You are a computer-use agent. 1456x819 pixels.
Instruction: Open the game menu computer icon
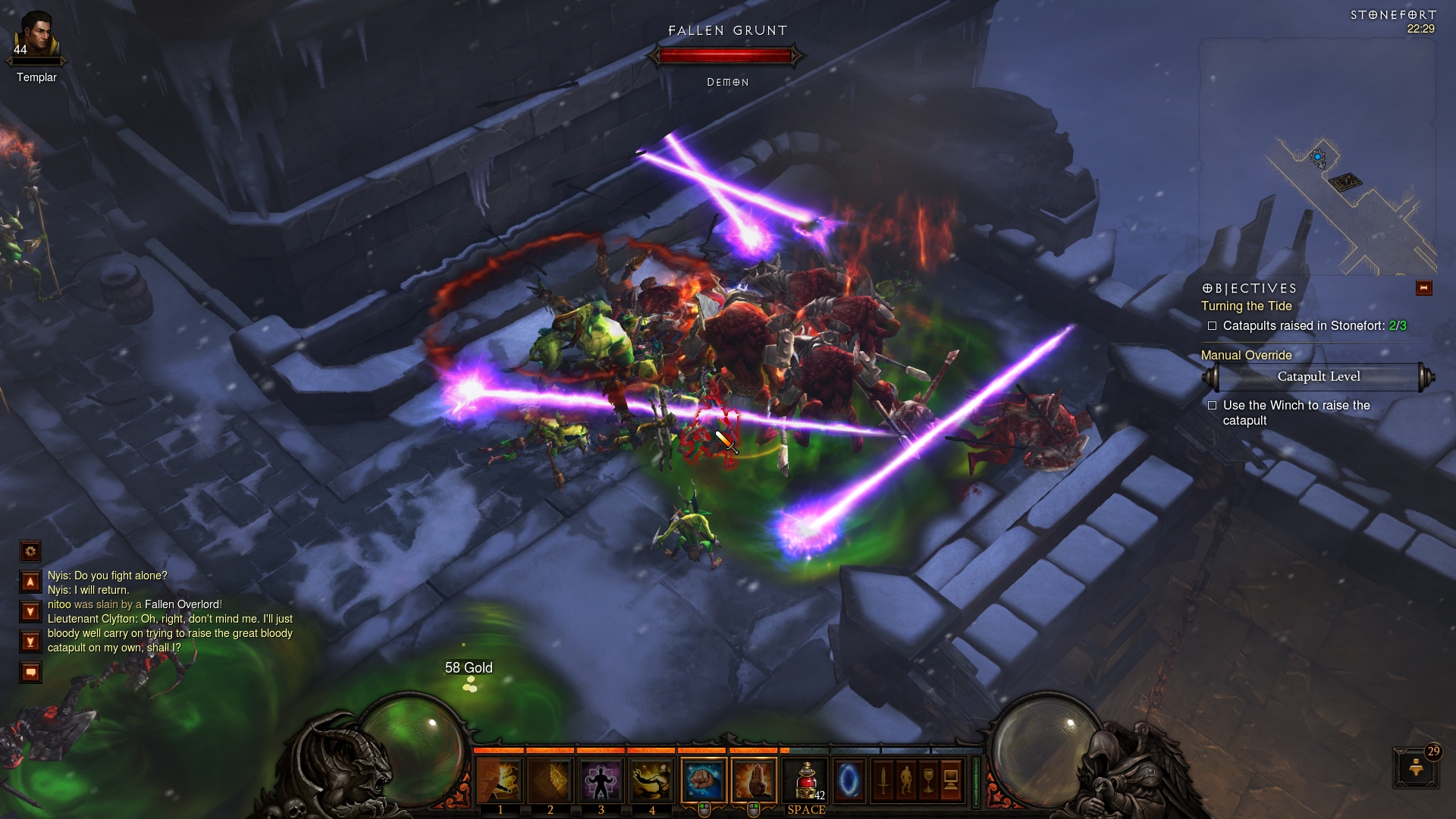click(951, 780)
